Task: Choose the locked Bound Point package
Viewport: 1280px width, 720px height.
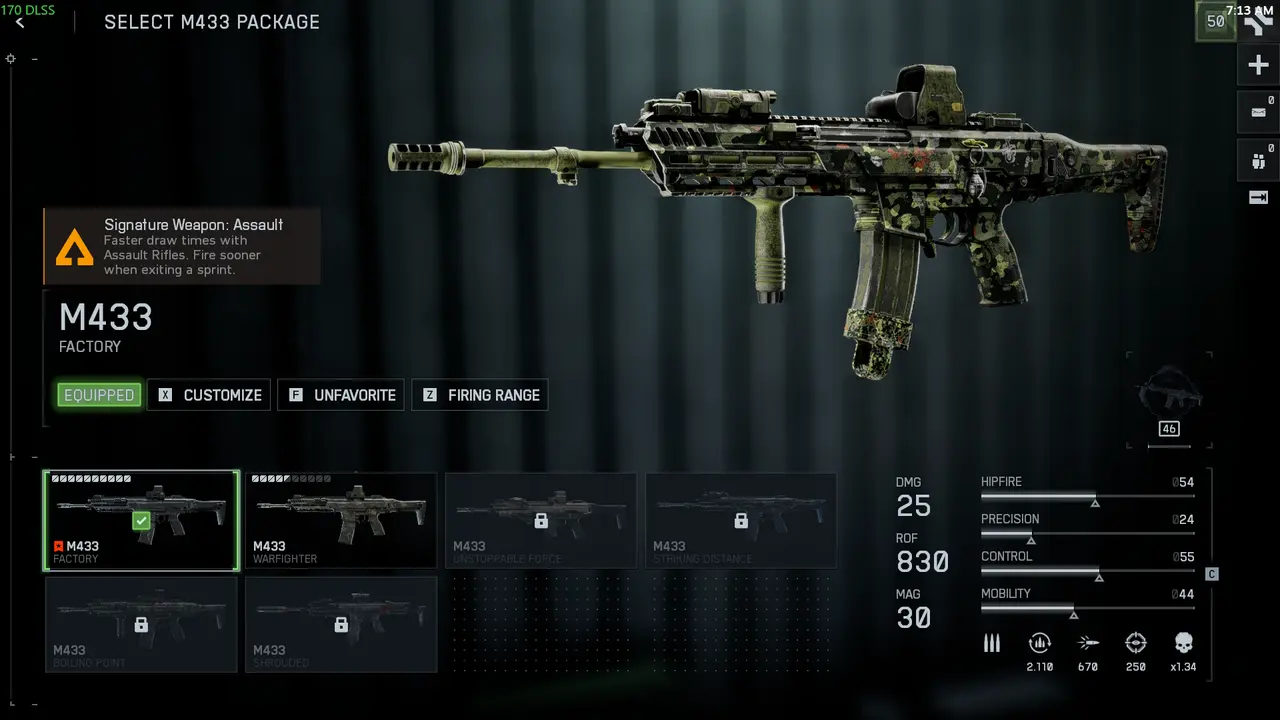Action: pos(141,624)
